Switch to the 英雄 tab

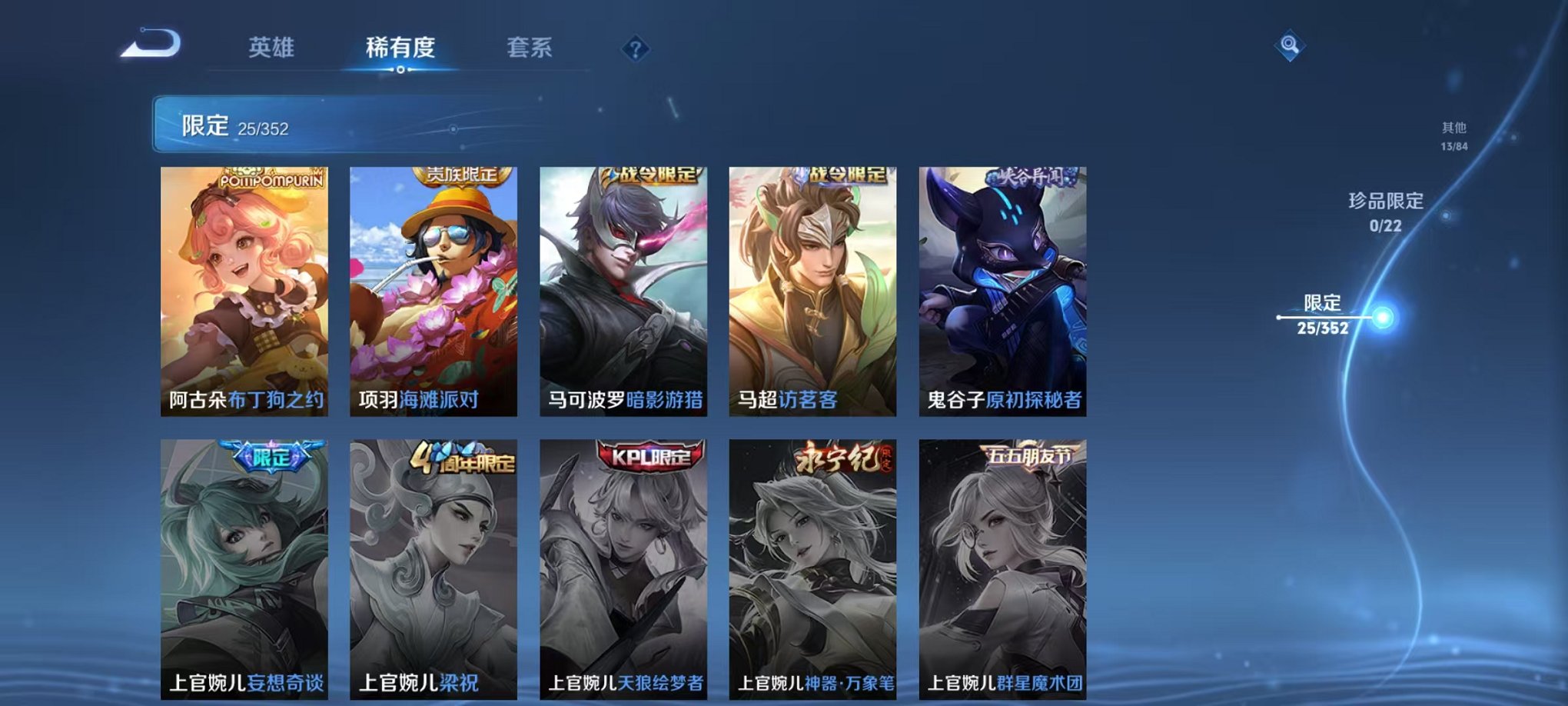[273, 48]
